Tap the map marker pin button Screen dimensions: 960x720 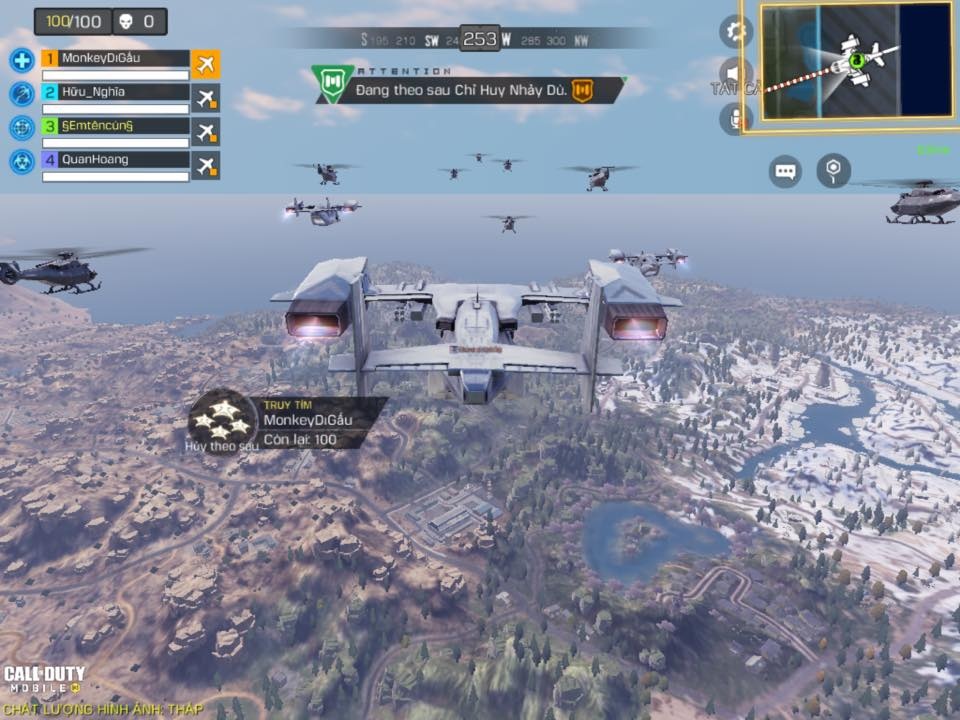(833, 171)
